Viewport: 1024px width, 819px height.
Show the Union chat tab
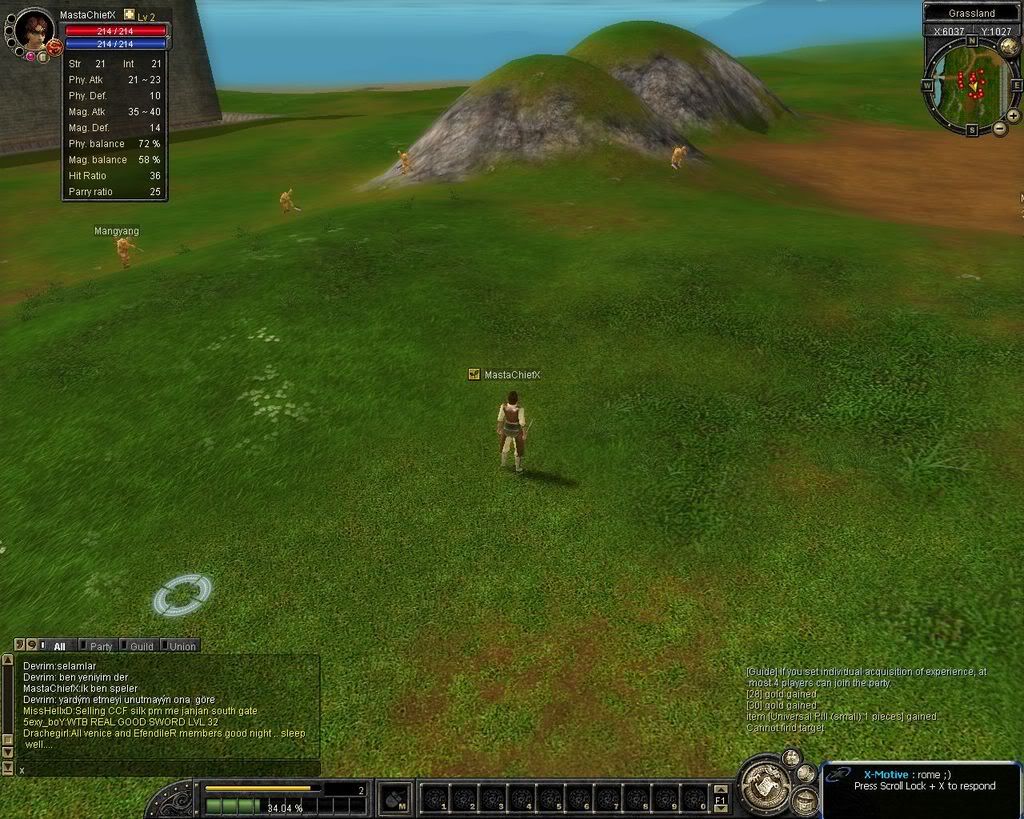click(x=179, y=646)
